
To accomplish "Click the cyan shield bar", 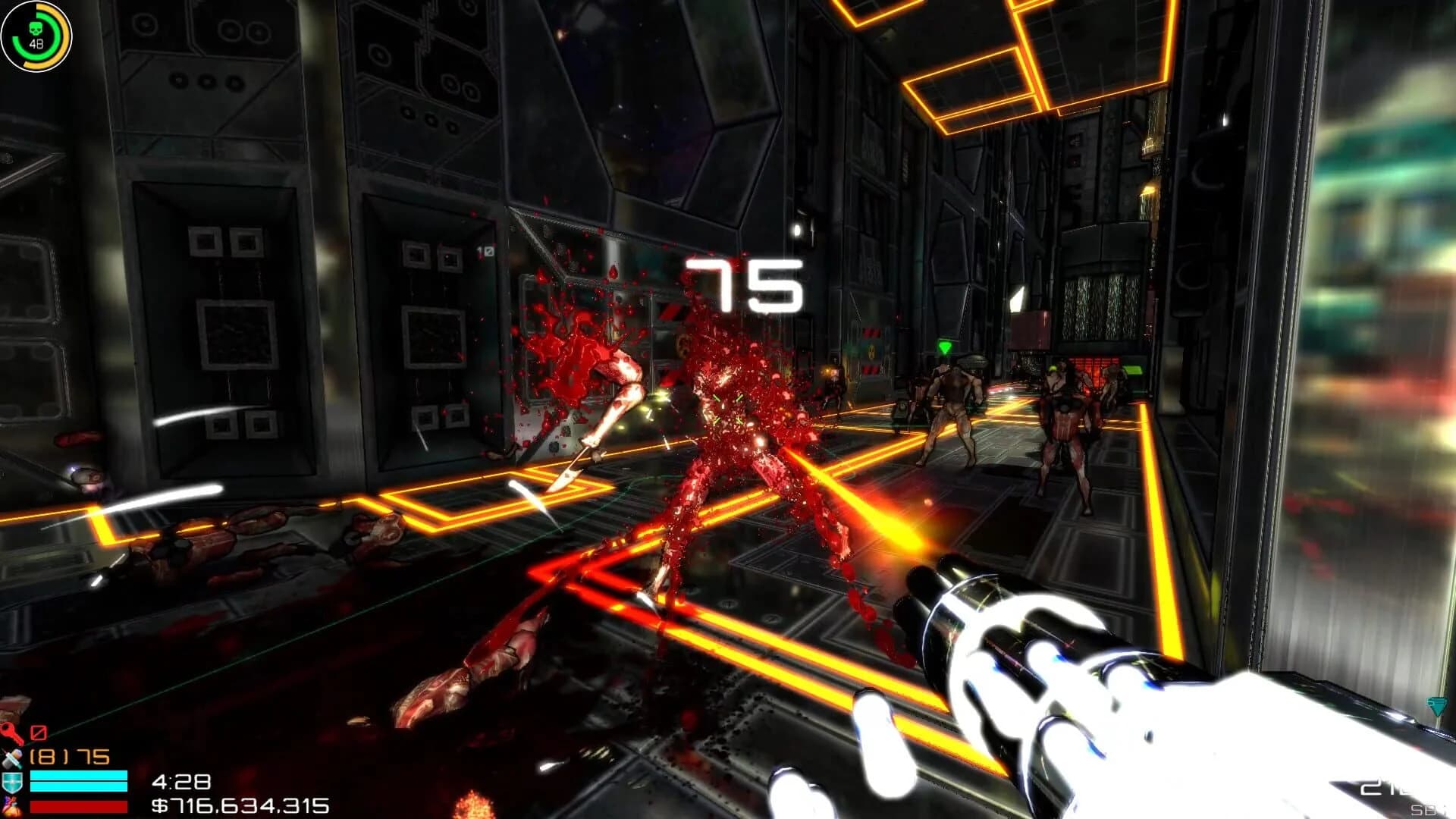I will point(79,780).
